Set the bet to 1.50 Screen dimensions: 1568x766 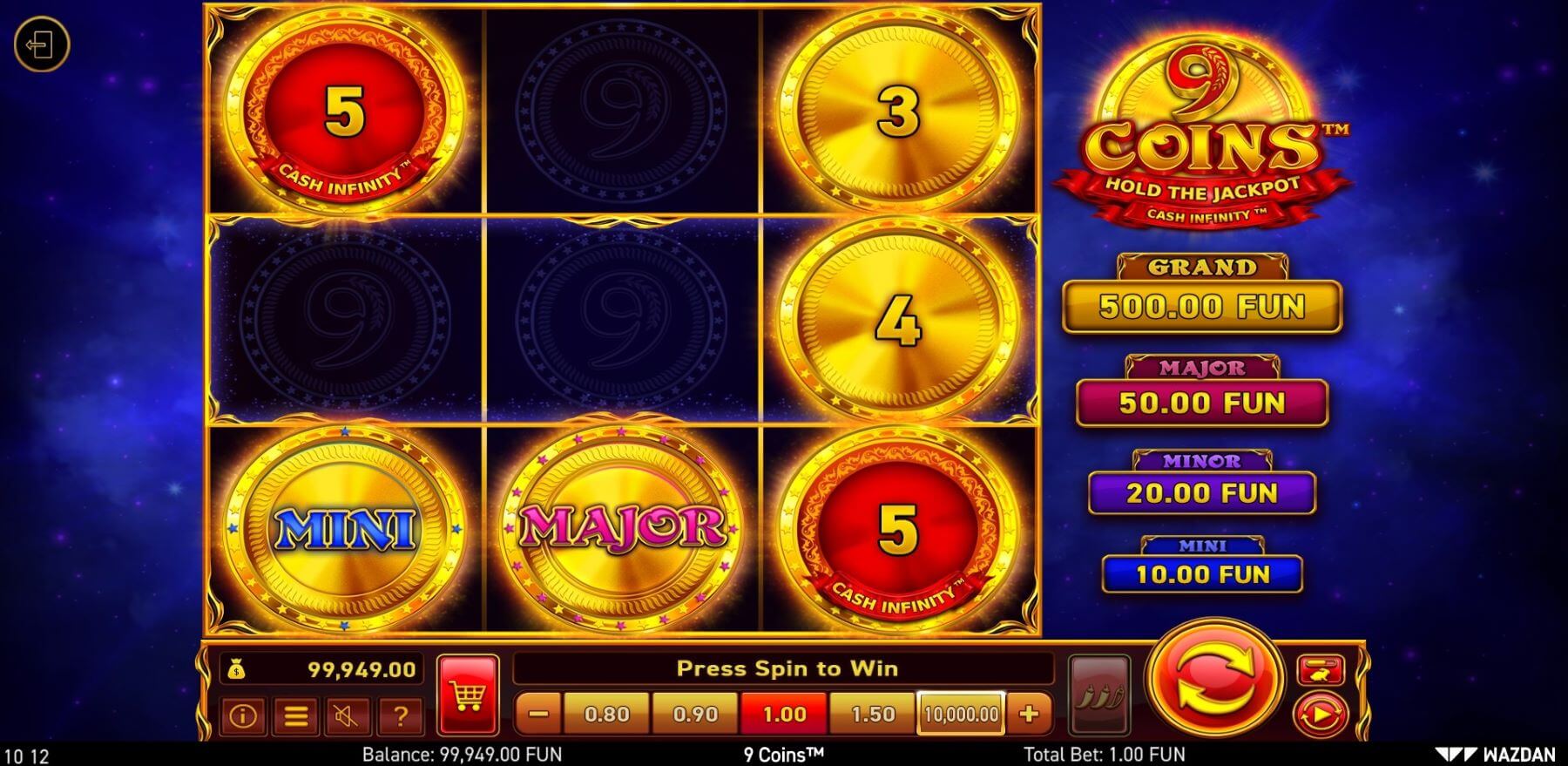[872, 715]
